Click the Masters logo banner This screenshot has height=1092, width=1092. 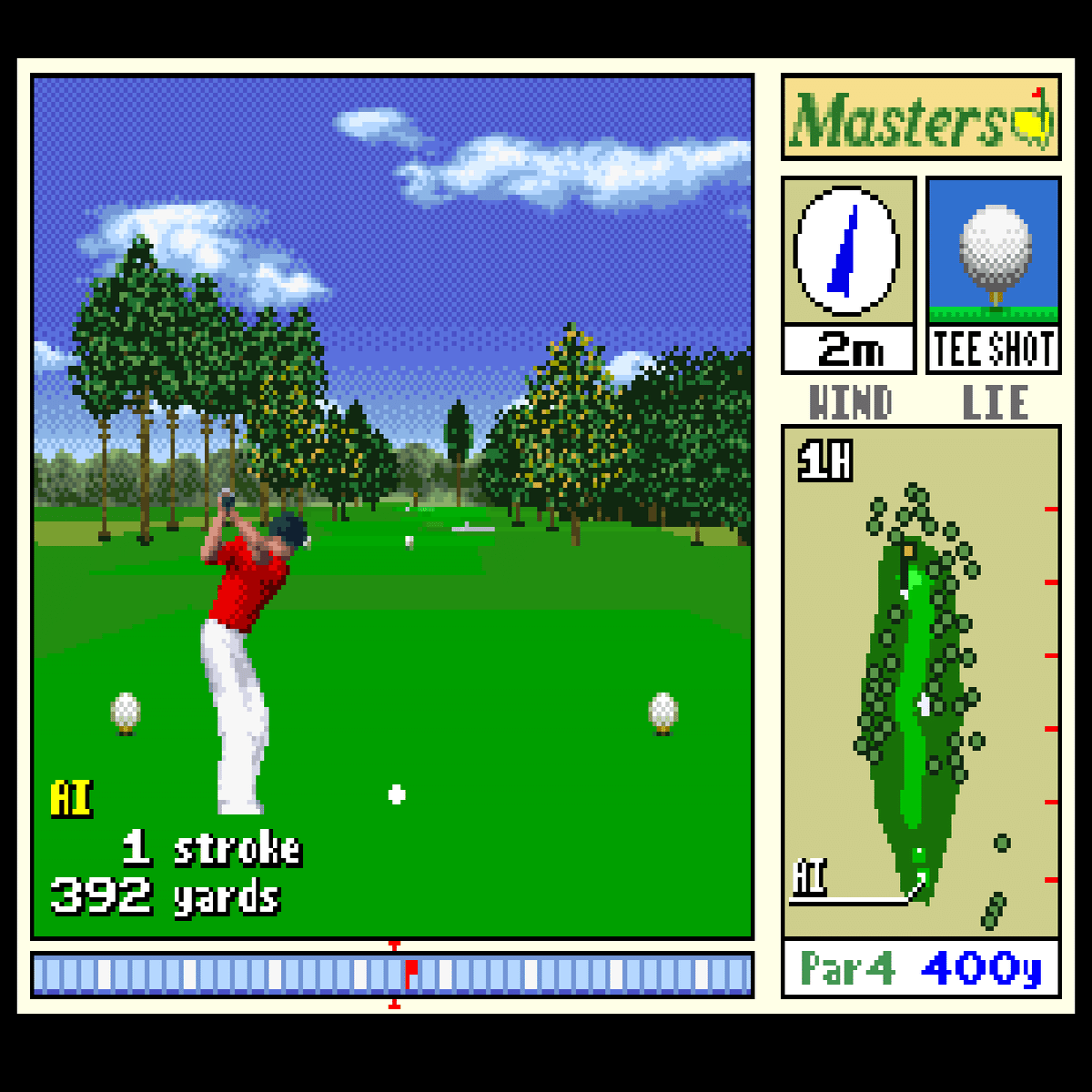point(920,117)
